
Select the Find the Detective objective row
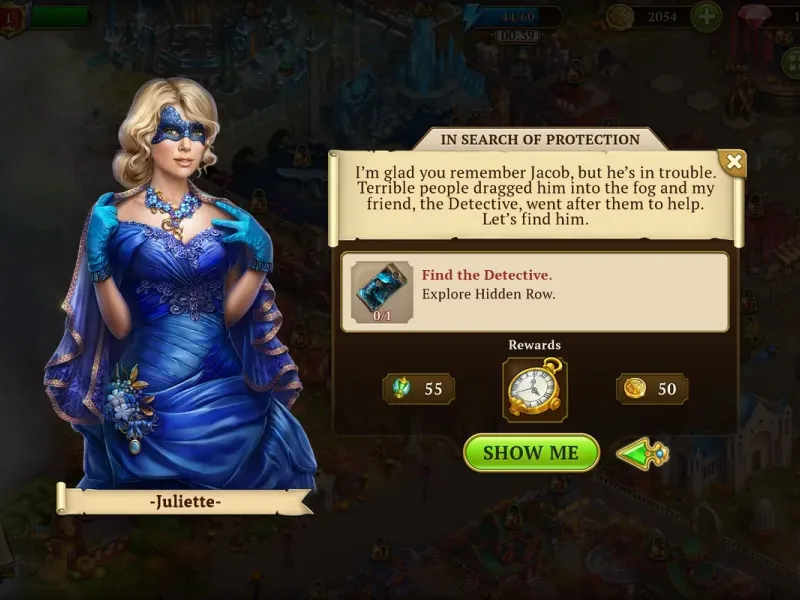click(534, 291)
